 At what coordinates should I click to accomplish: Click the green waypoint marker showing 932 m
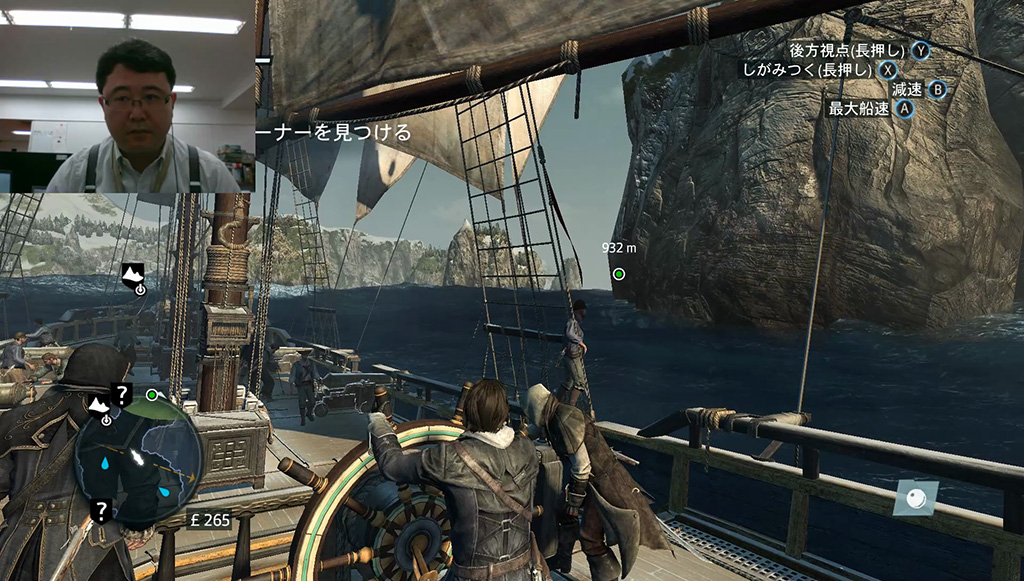pyautogui.click(x=619, y=273)
